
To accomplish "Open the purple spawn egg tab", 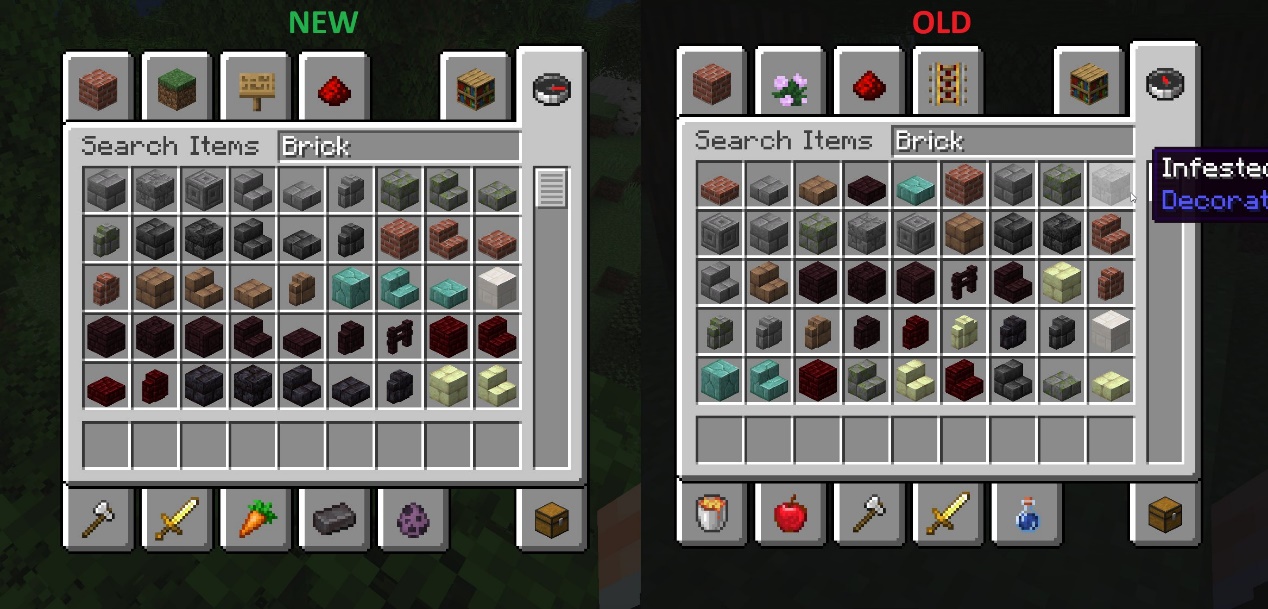I will [x=413, y=519].
